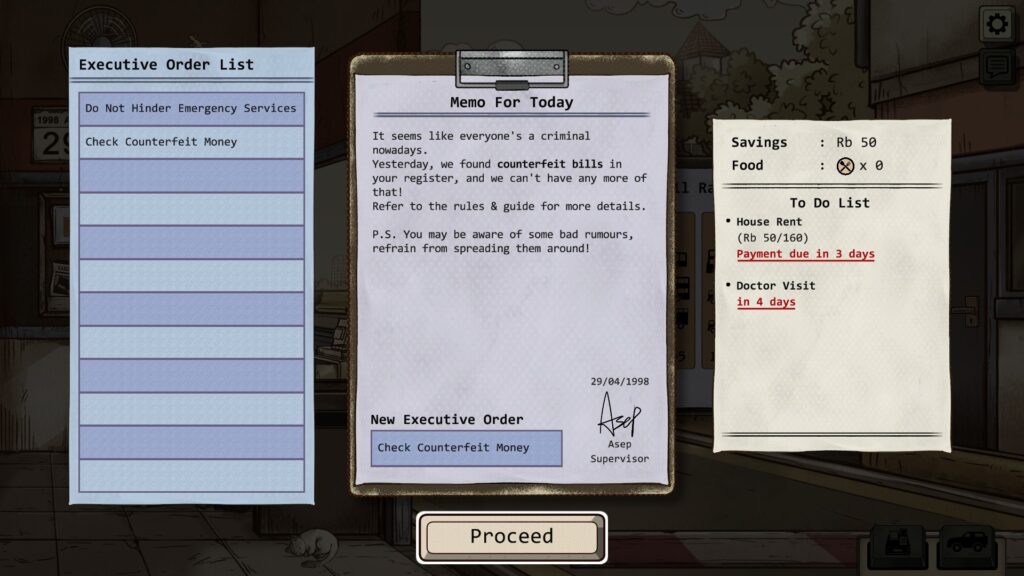Select the Do Not Hinder Emergency Services order
Viewport: 1024px width, 576px height.
pyautogui.click(x=191, y=108)
